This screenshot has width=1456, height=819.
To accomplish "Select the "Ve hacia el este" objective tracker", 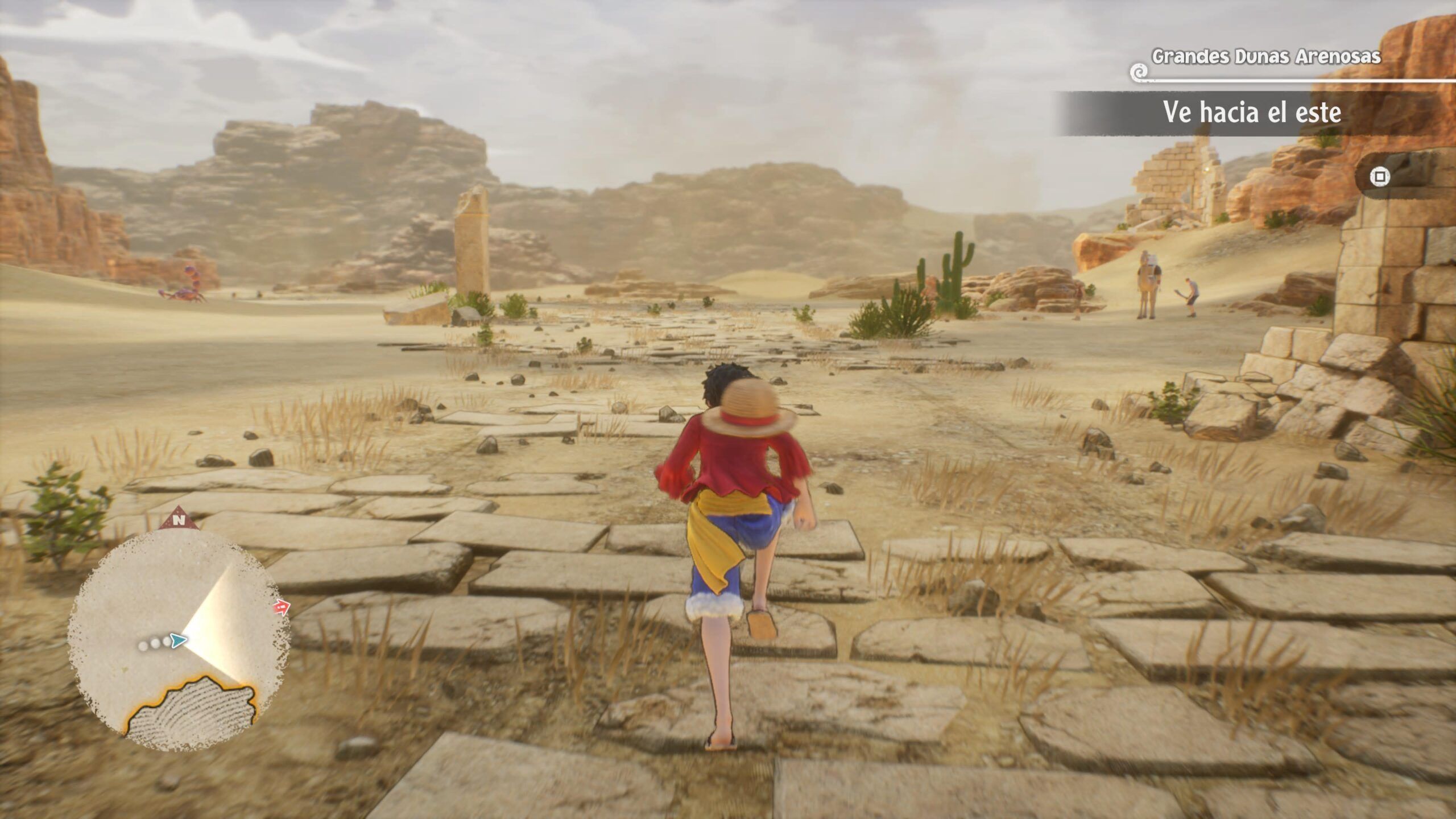I will click(x=1251, y=113).
